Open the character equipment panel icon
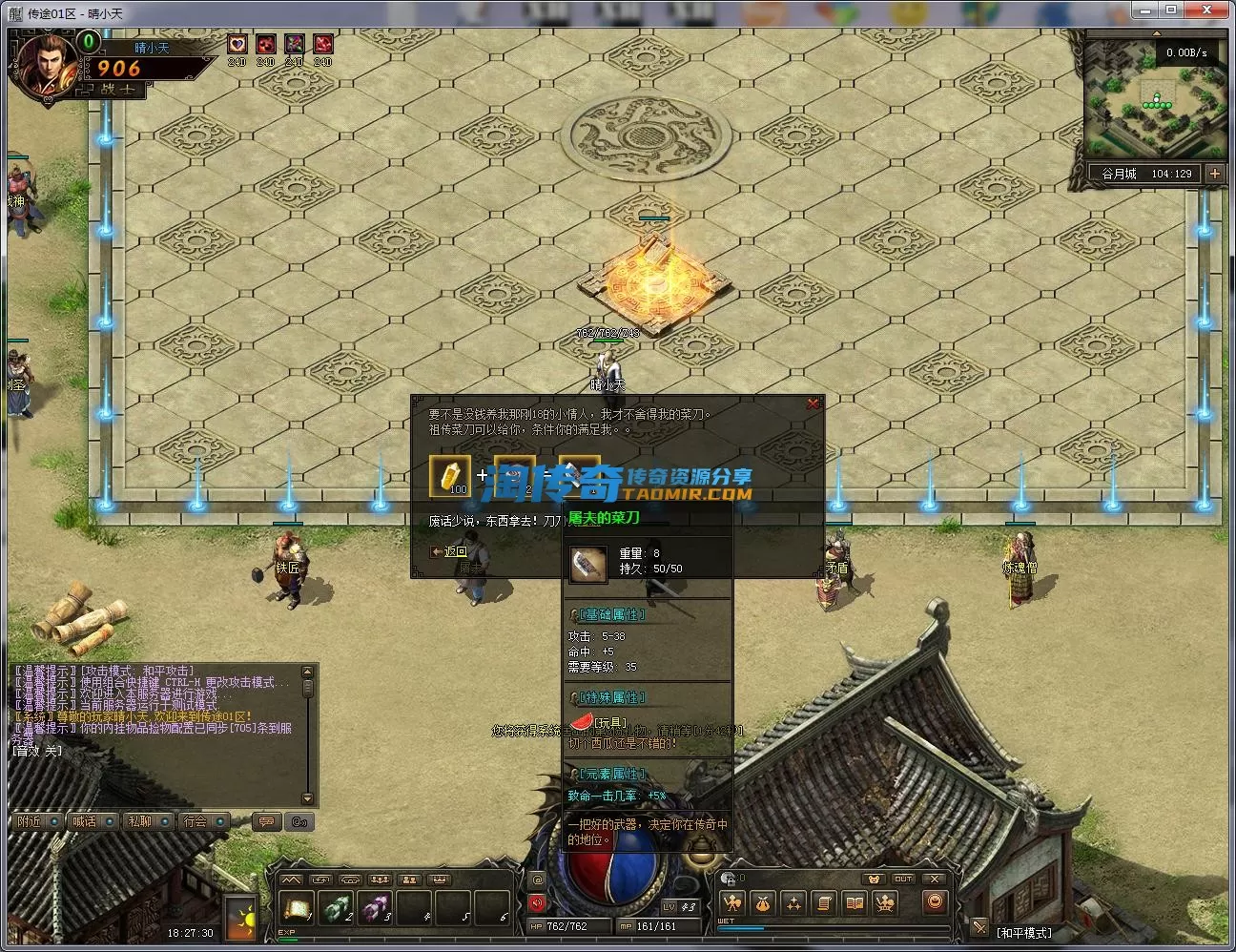This screenshot has width=1236, height=952. tap(732, 902)
